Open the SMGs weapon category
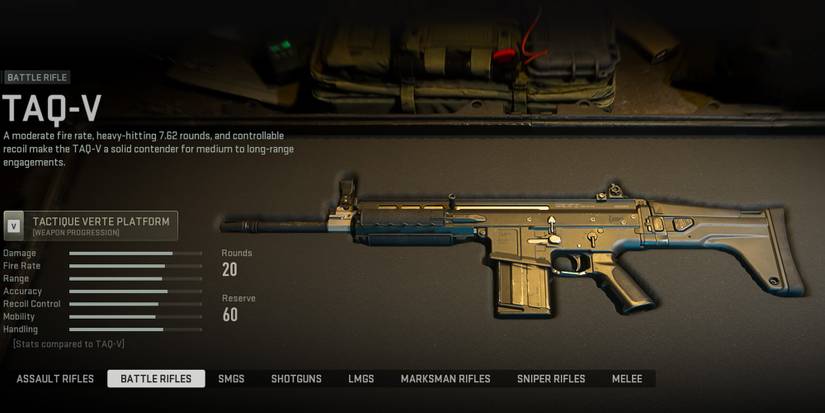The image size is (825, 413). pos(231,379)
